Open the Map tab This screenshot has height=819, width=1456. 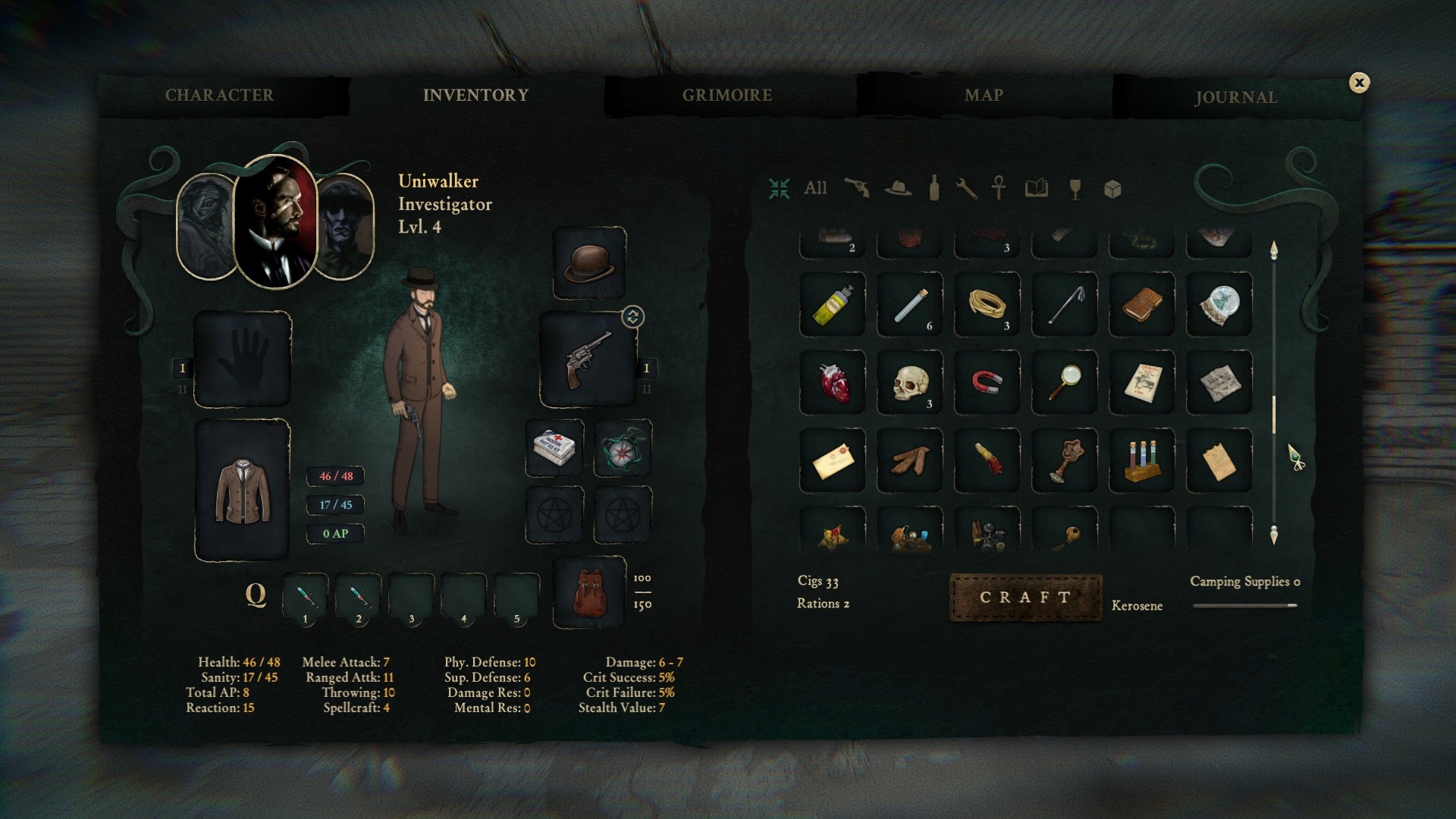(984, 96)
